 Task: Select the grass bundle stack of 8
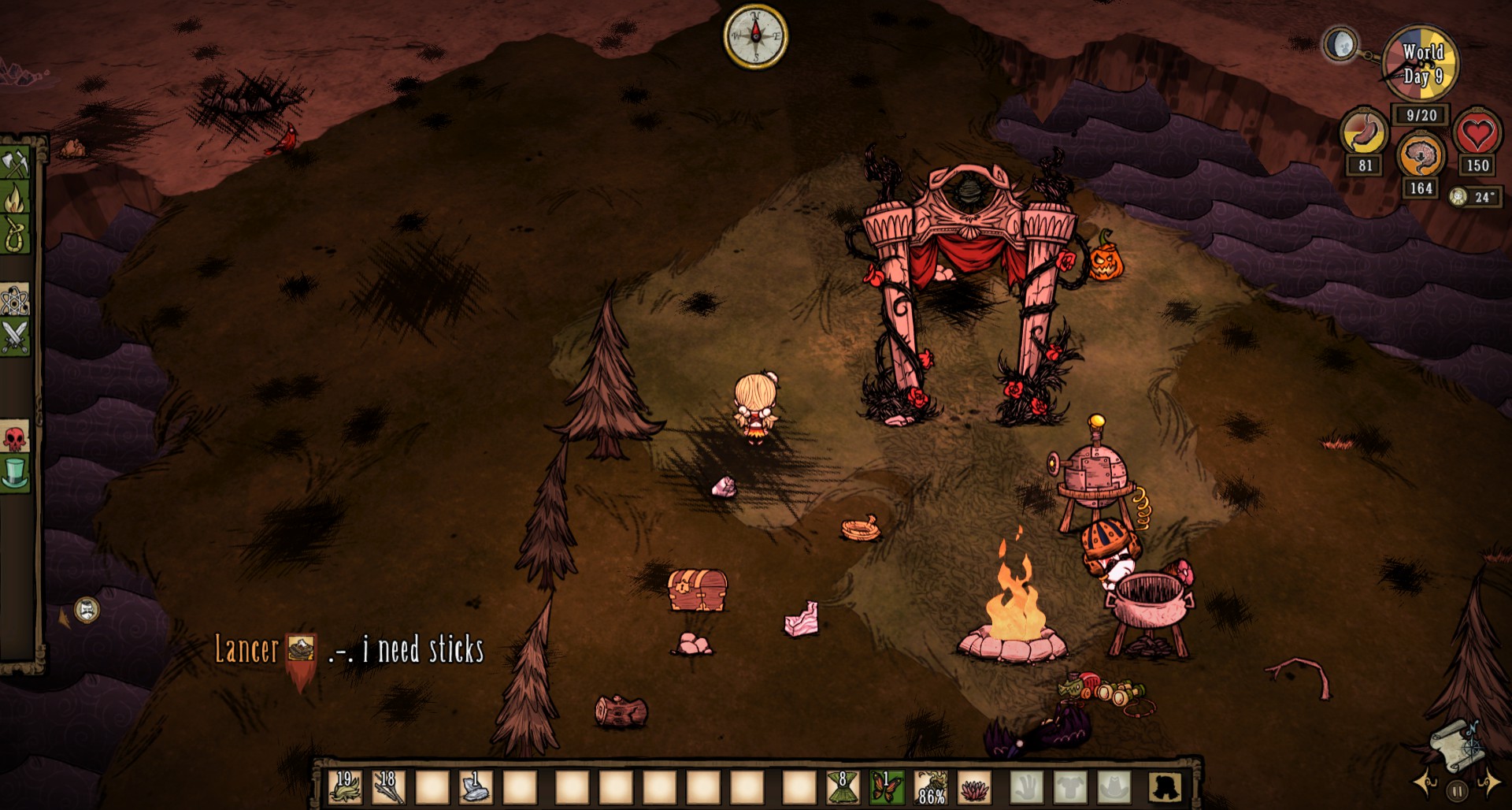click(843, 786)
